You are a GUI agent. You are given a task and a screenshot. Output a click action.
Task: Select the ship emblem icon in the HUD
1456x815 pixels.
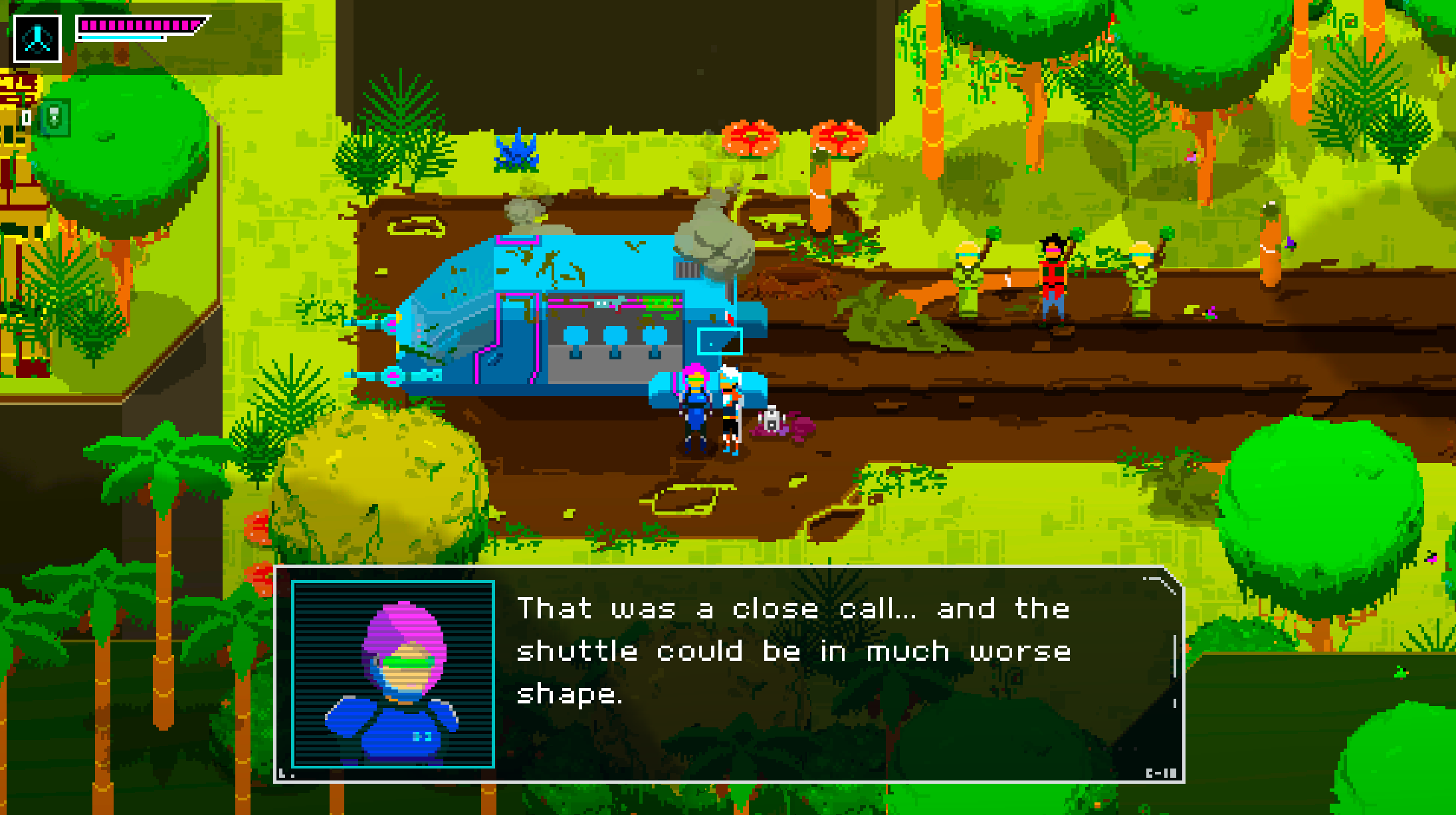tap(37, 38)
